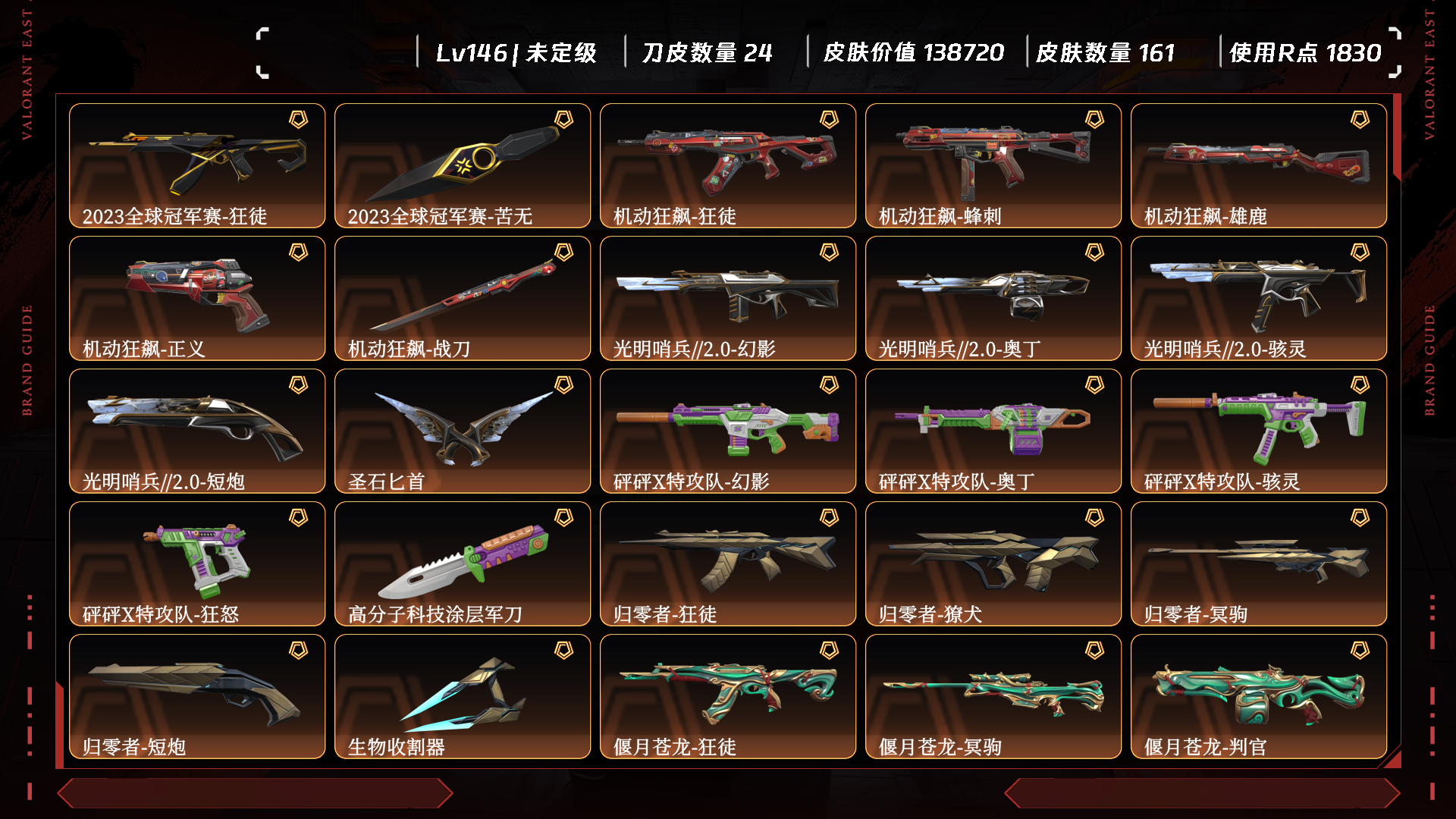The height and width of the screenshot is (819, 1456).
Task: Click the 机动狂飙-正义 shotgun card
Action: [197, 298]
